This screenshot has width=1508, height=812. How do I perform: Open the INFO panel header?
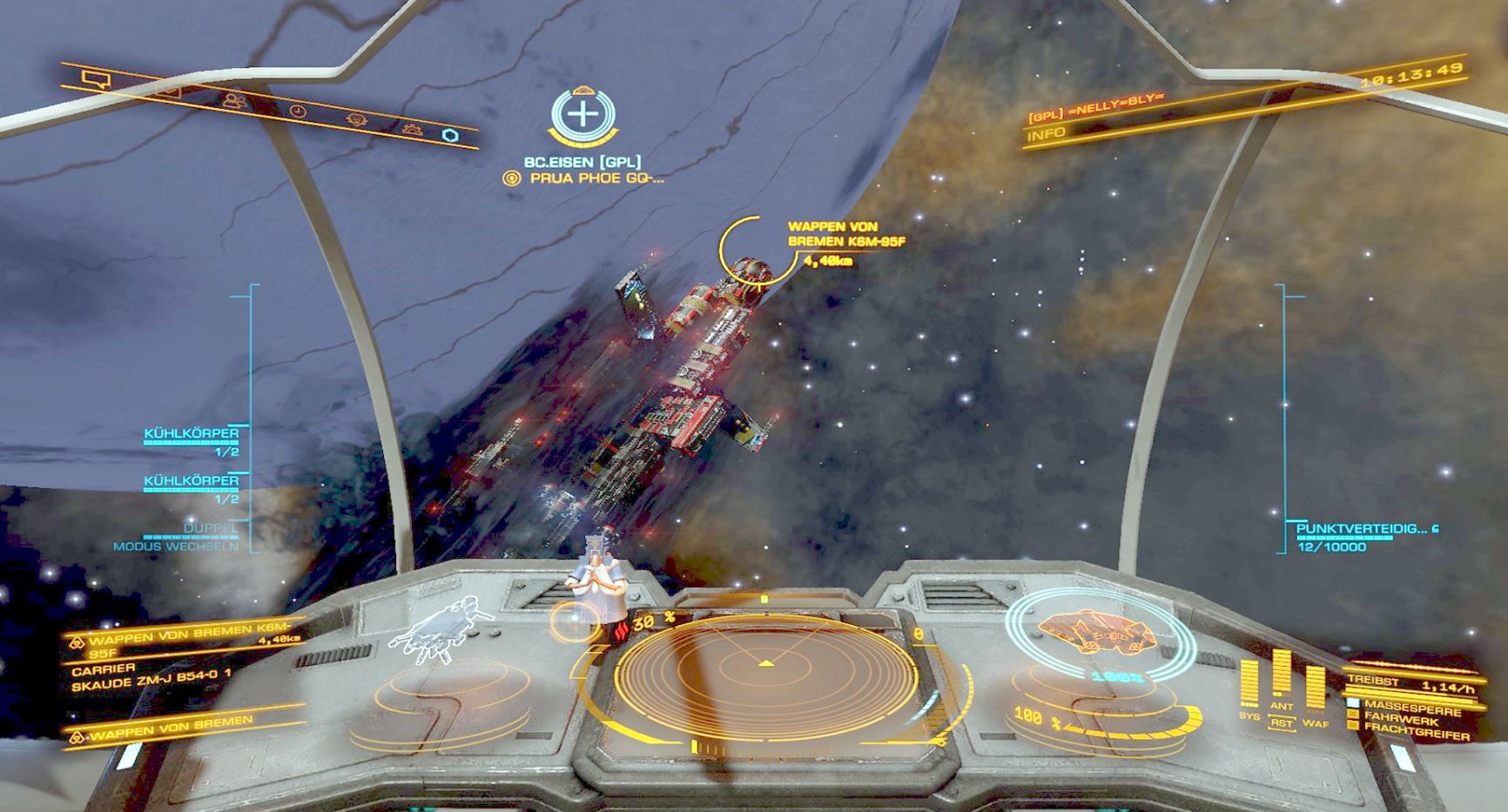tap(1046, 135)
